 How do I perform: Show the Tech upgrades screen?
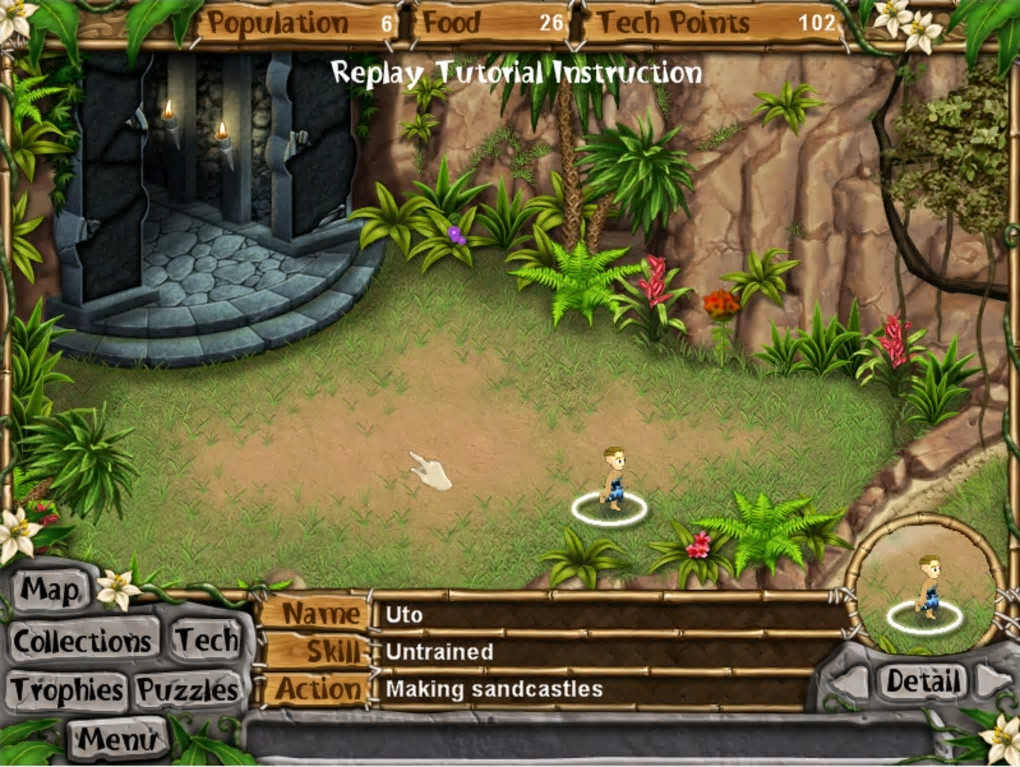click(x=206, y=640)
